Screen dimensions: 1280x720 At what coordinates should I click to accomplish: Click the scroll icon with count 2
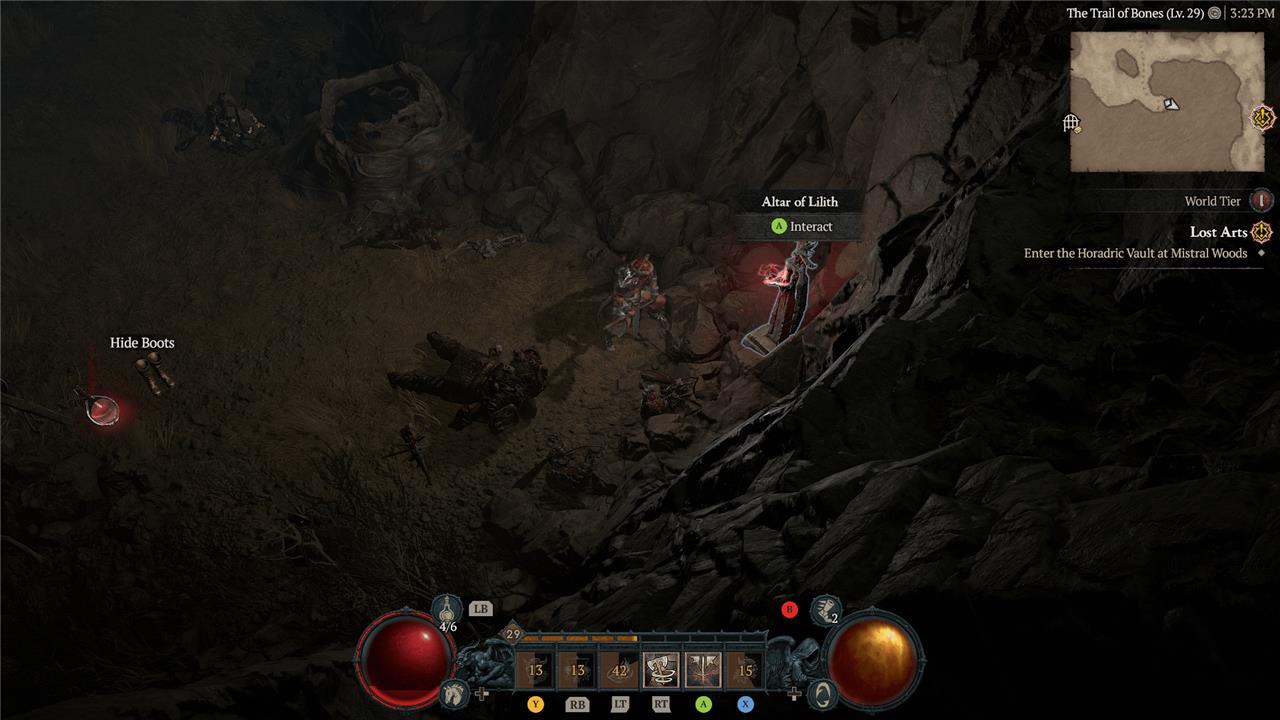click(826, 609)
